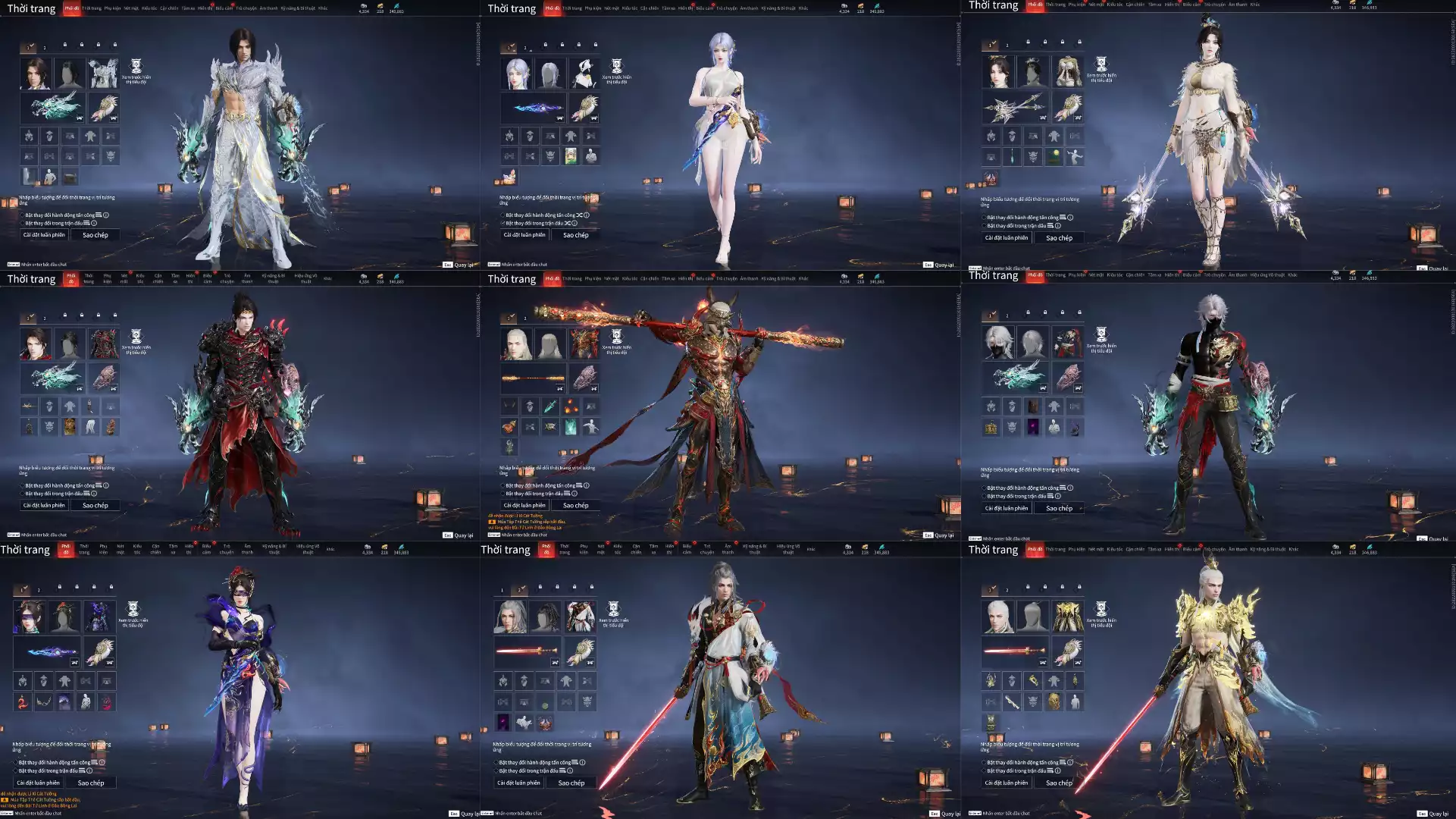Unlock the padlocked outfit preset slot

point(65,45)
